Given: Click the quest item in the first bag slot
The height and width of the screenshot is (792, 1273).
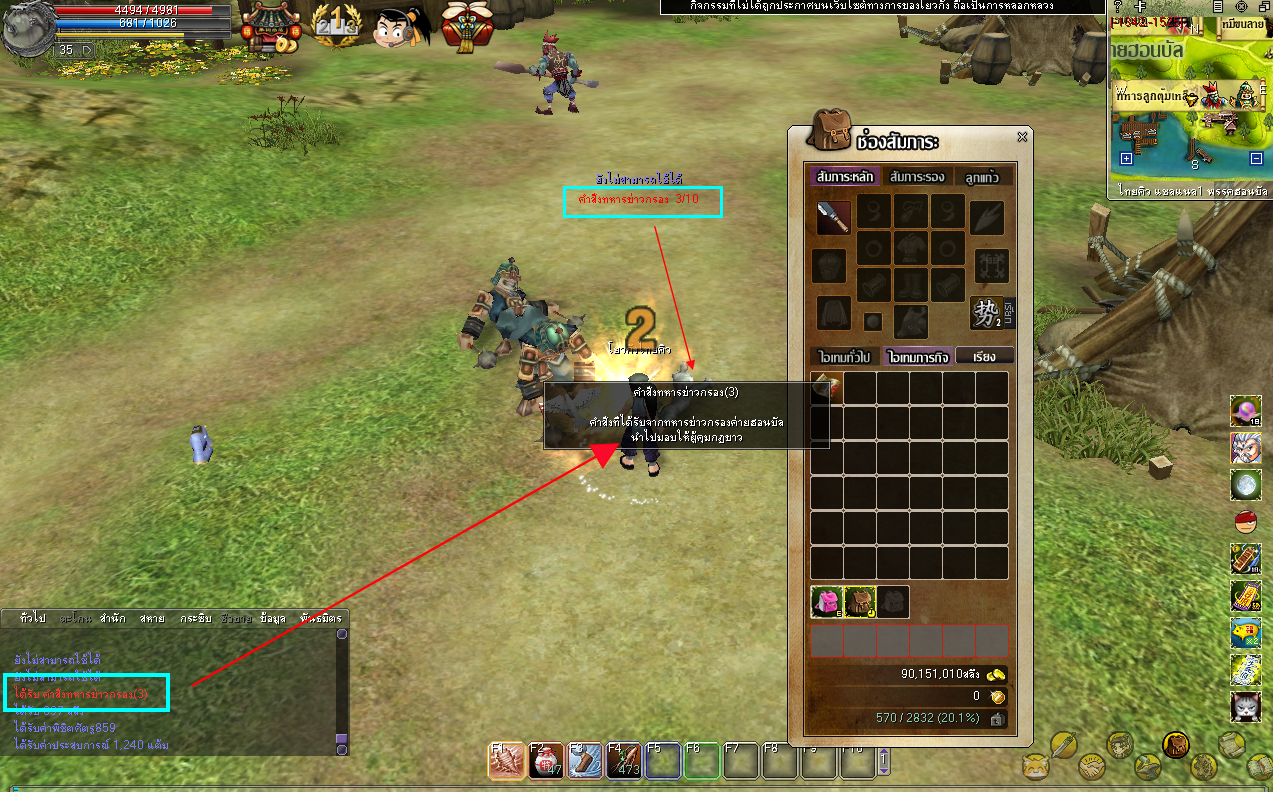Looking at the screenshot, I should click(827, 388).
